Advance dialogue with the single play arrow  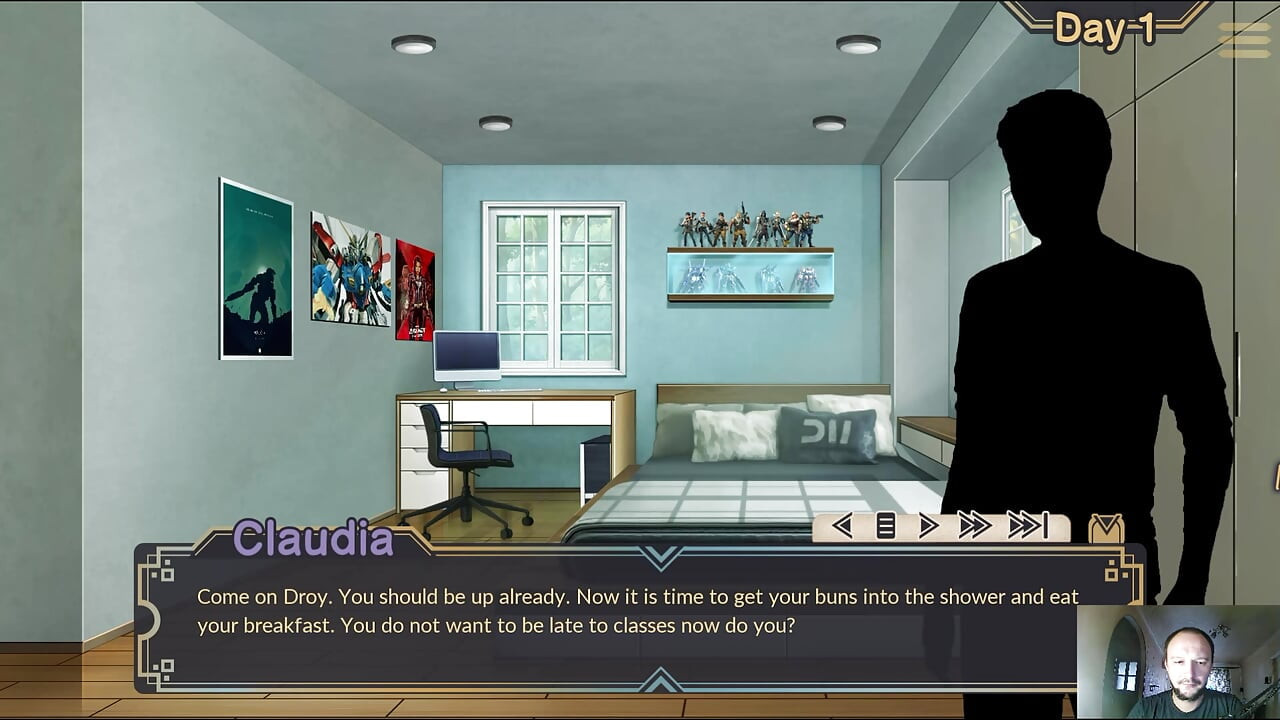point(928,526)
